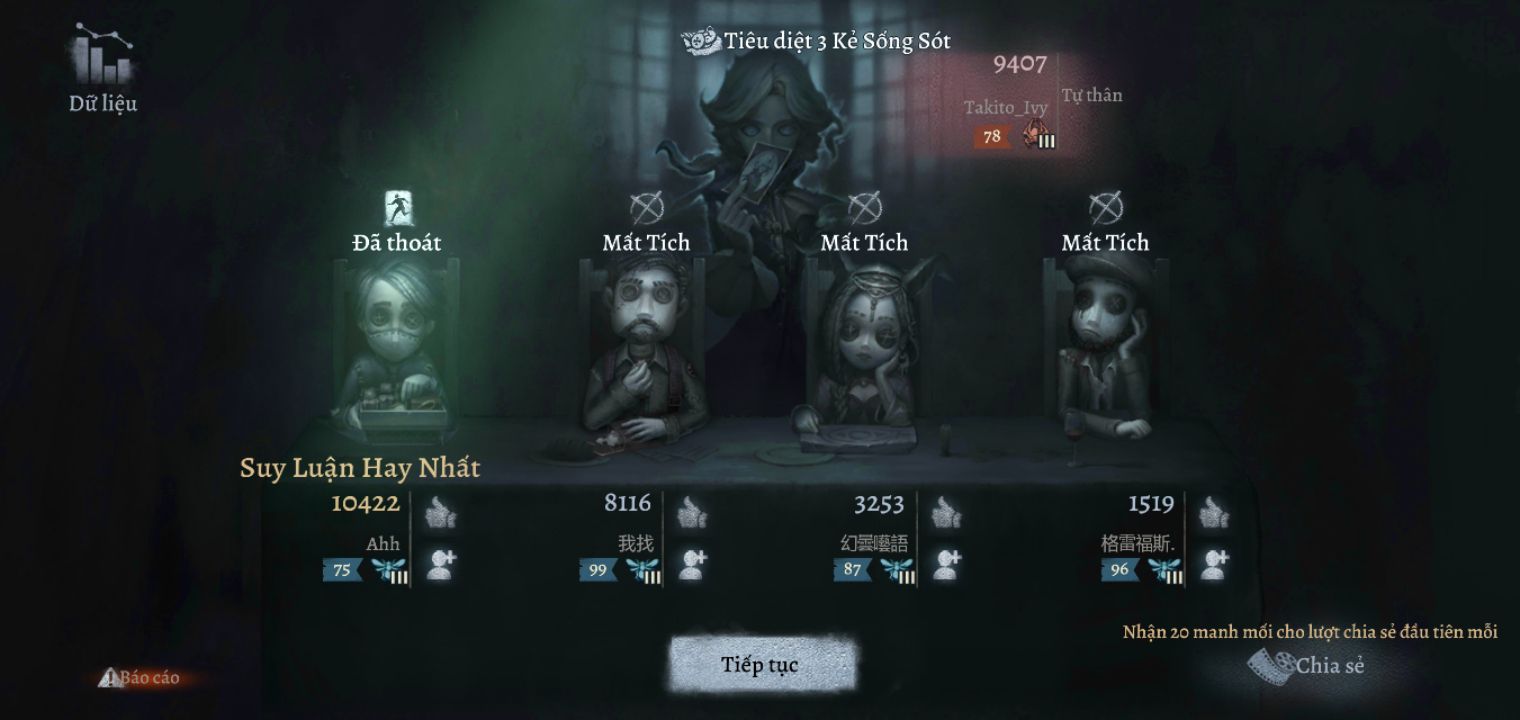Like the player 幻雲曦語
This screenshot has width=1520, height=720.
coord(946,513)
